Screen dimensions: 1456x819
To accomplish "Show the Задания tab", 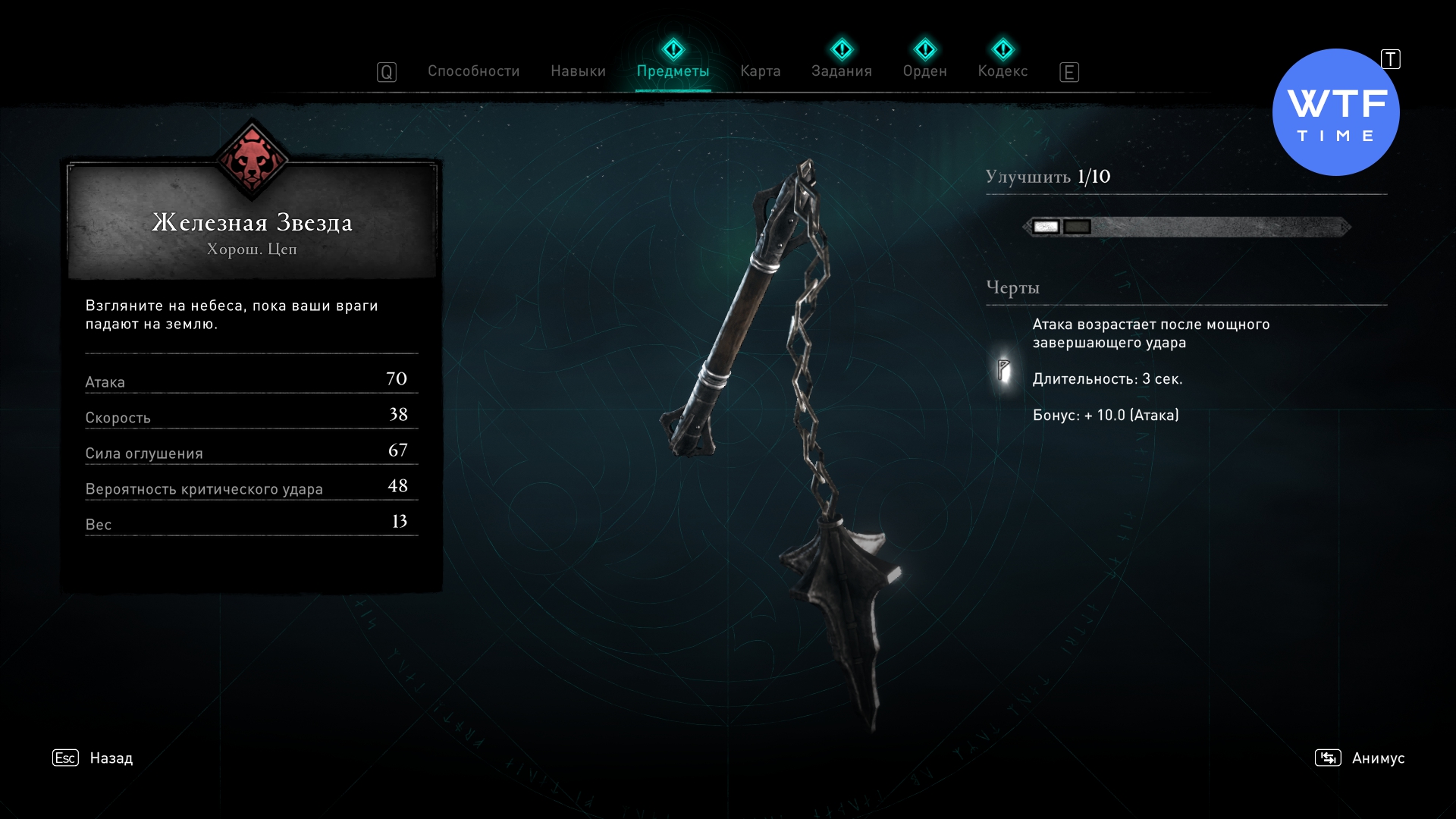I will point(841,71).
